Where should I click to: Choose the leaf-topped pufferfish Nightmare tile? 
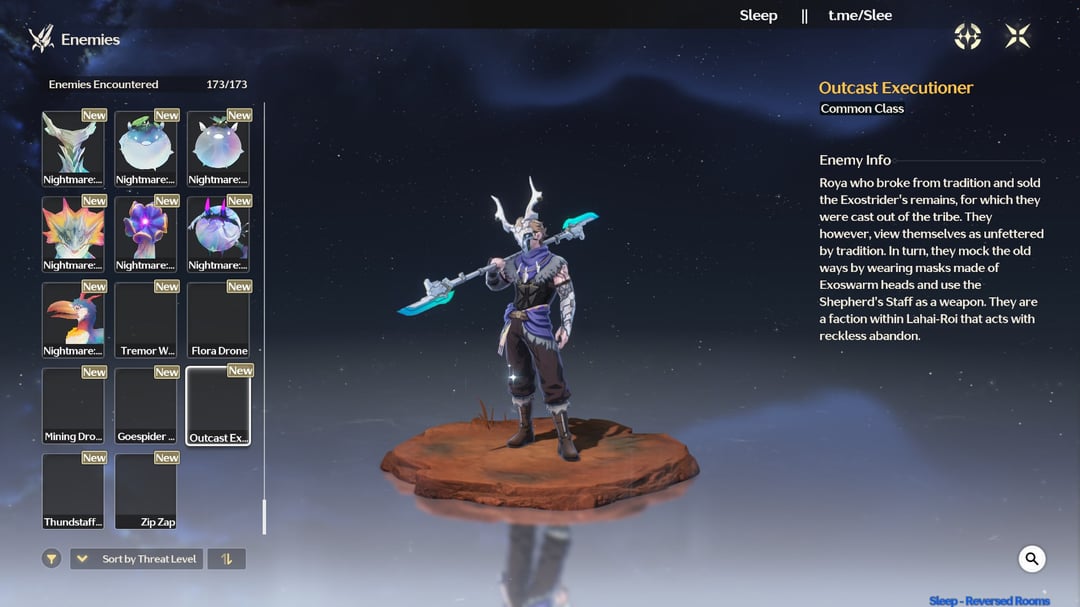146,148
